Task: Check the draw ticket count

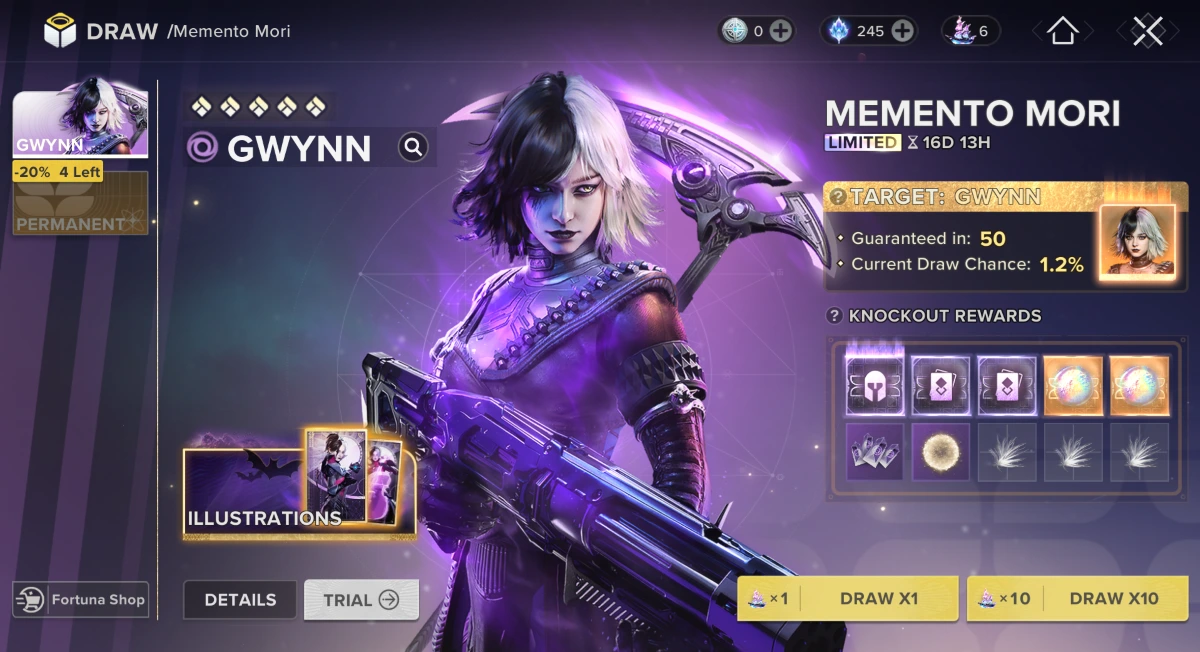Action: pos(970,31)
